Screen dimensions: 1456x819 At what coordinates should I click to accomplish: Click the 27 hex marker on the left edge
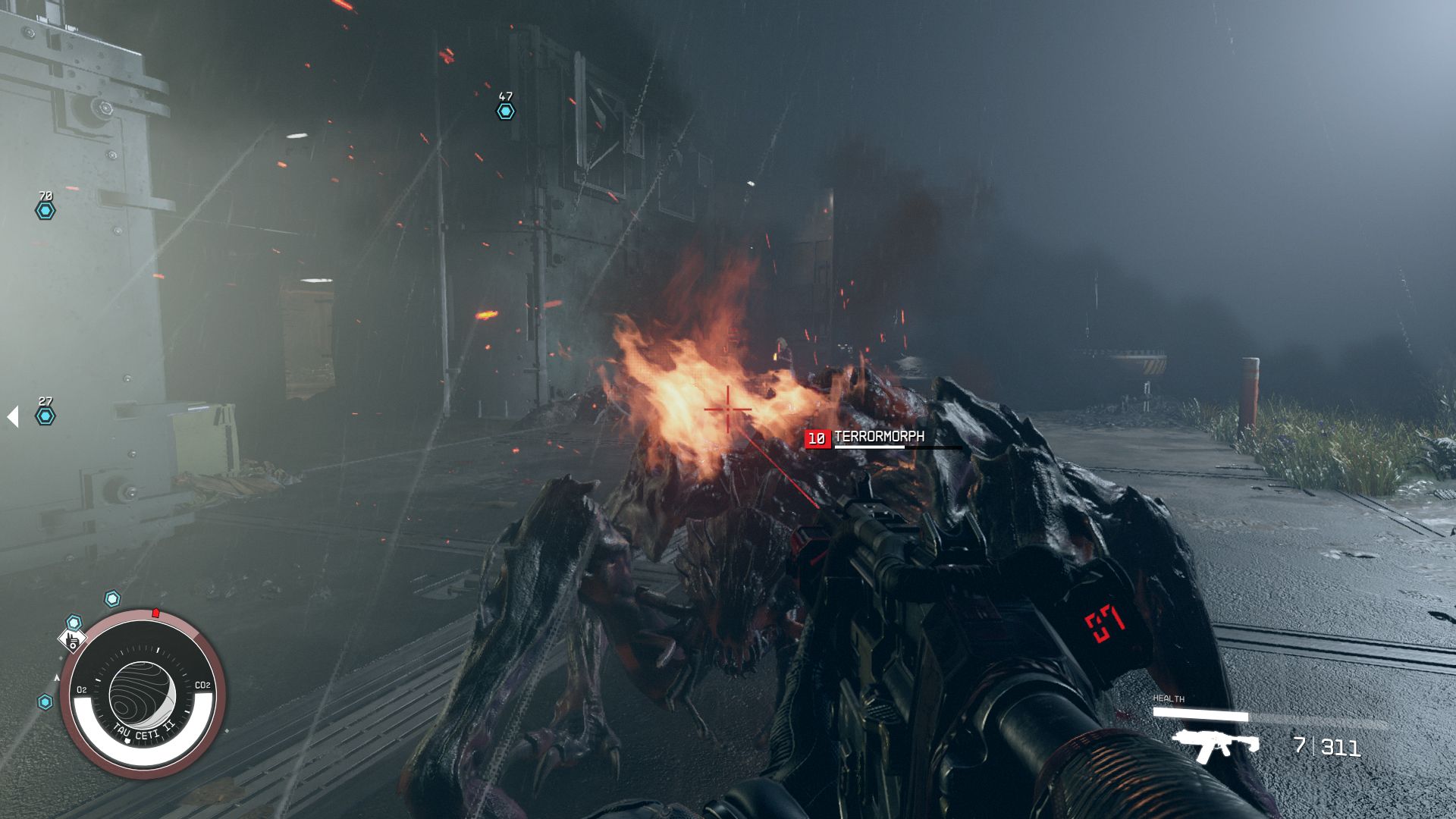click(x=45, y=416)
